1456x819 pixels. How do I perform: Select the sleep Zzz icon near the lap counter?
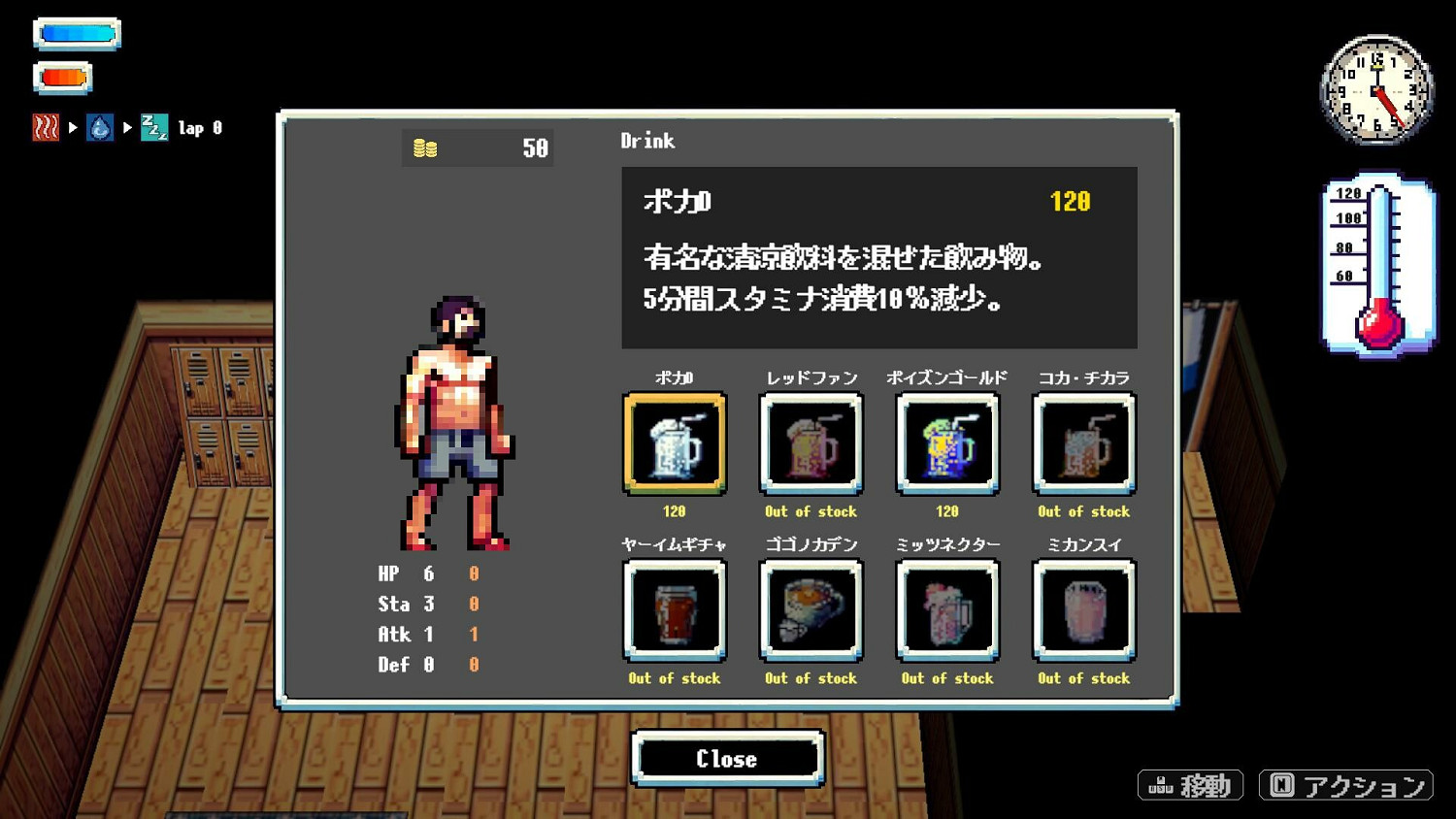click(x=154, y=127)
